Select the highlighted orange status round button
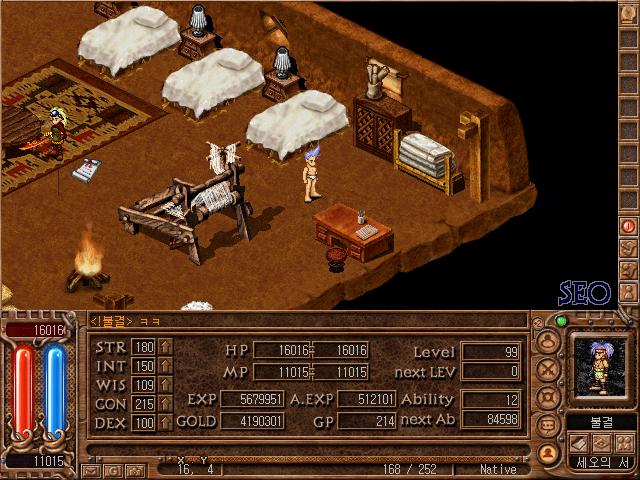The image size is (640, 480). [547, 452]
